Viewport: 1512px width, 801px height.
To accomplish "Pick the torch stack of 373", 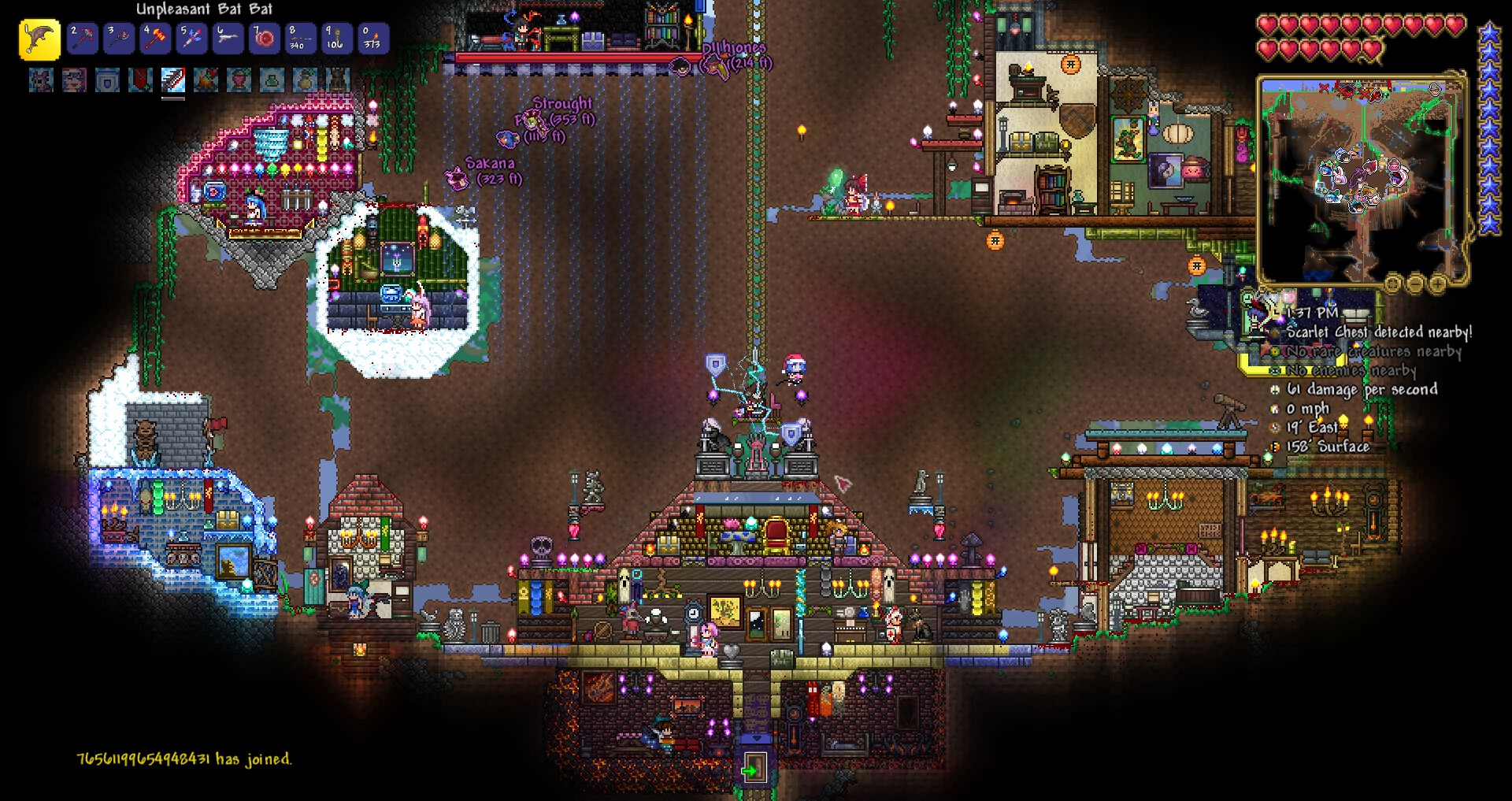I will coord(372,39).
